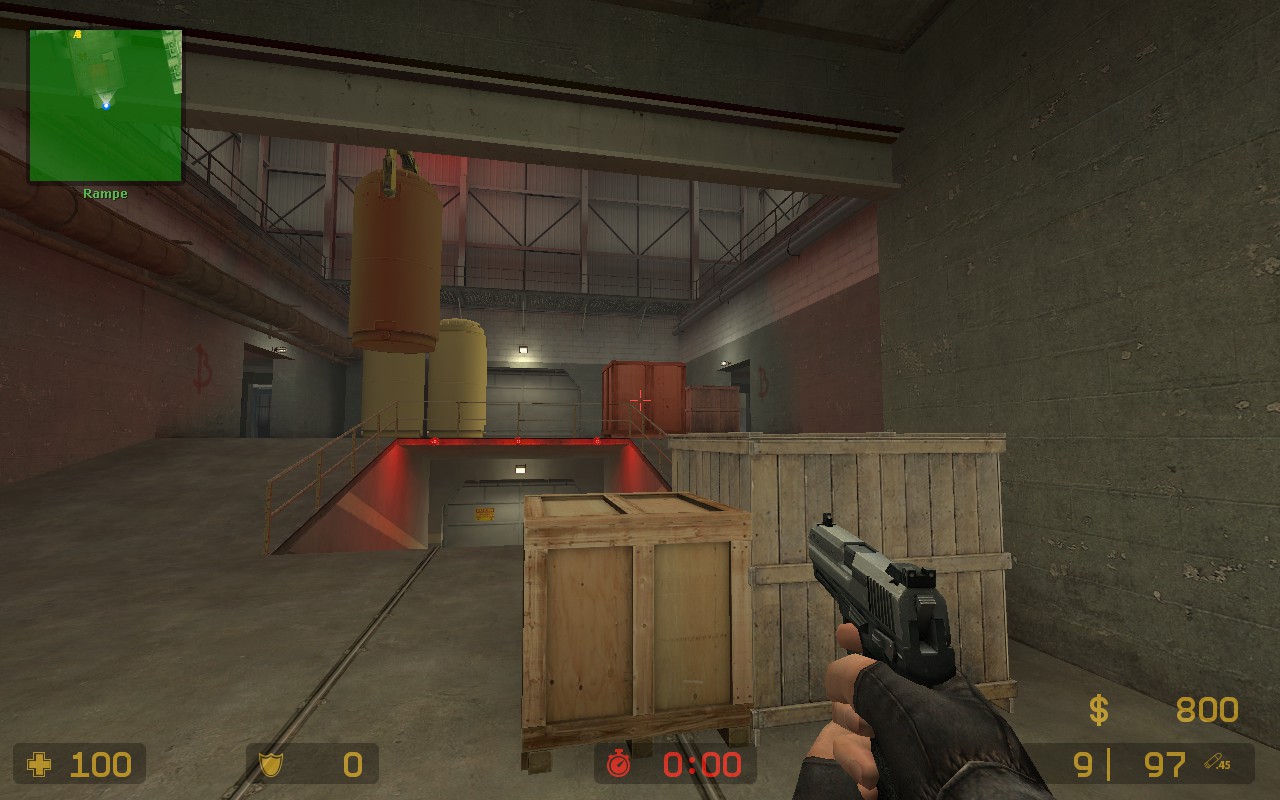
Task: Click the green radar minimap
Action: point(105,105)
